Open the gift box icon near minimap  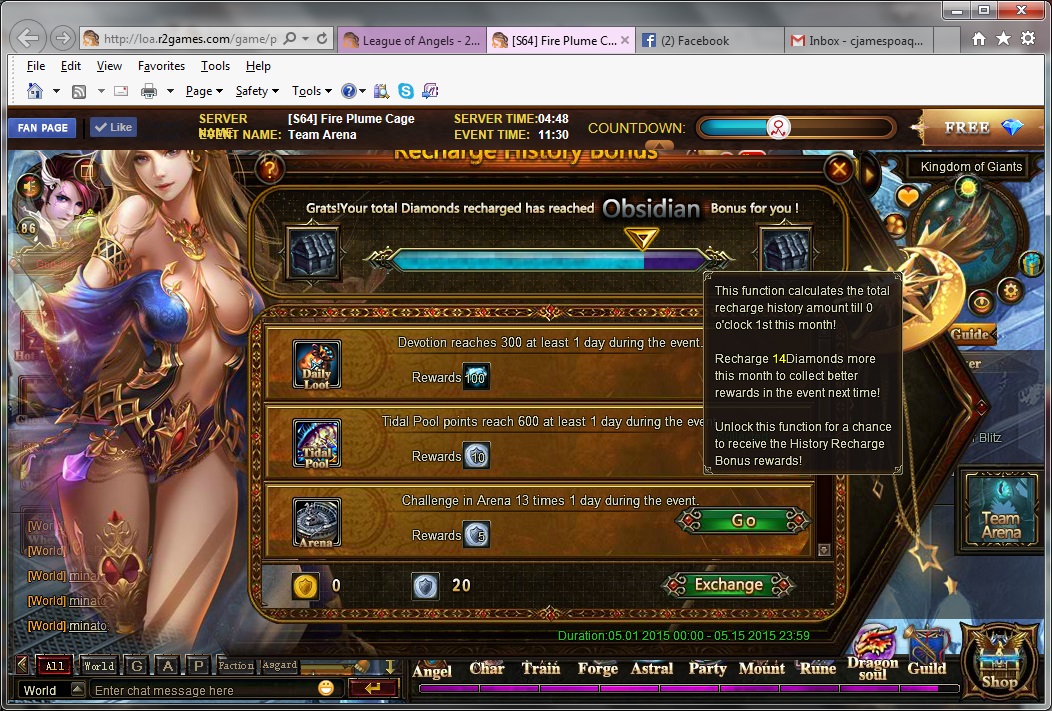click(x=1032, y=263)
